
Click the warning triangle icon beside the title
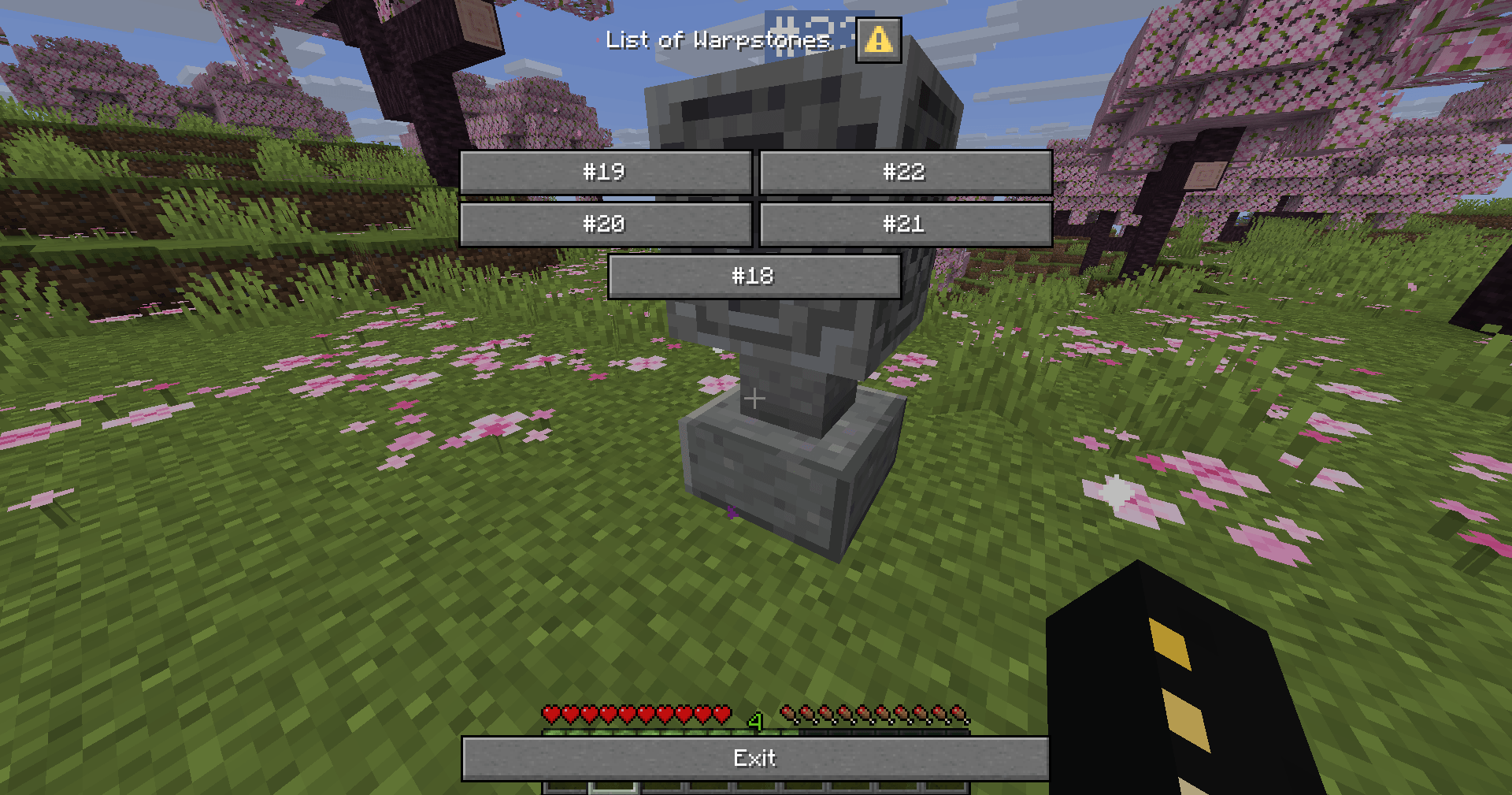coord(878,39)
